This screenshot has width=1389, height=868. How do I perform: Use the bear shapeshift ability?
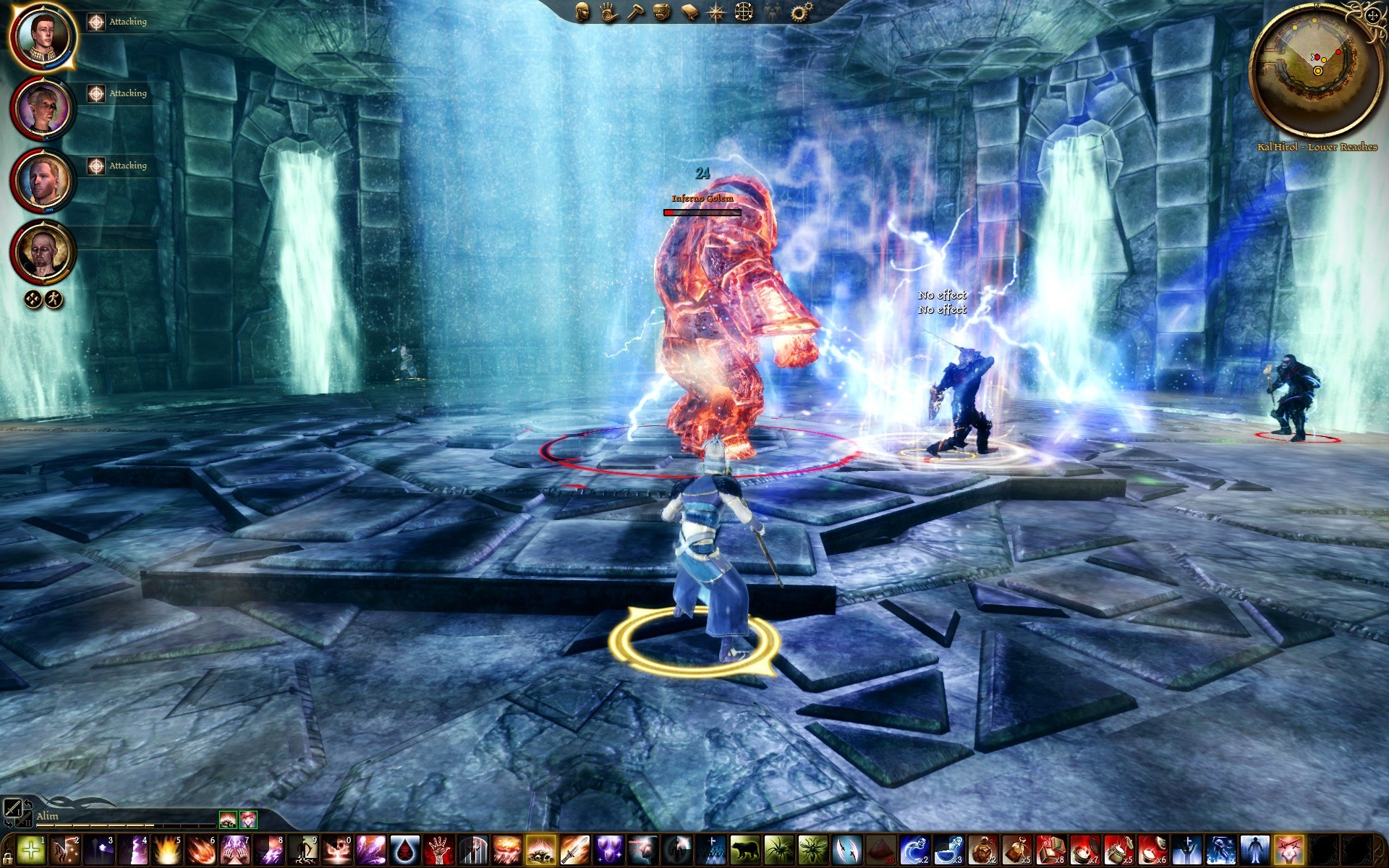pyautogui.click(x=744, y=850)
